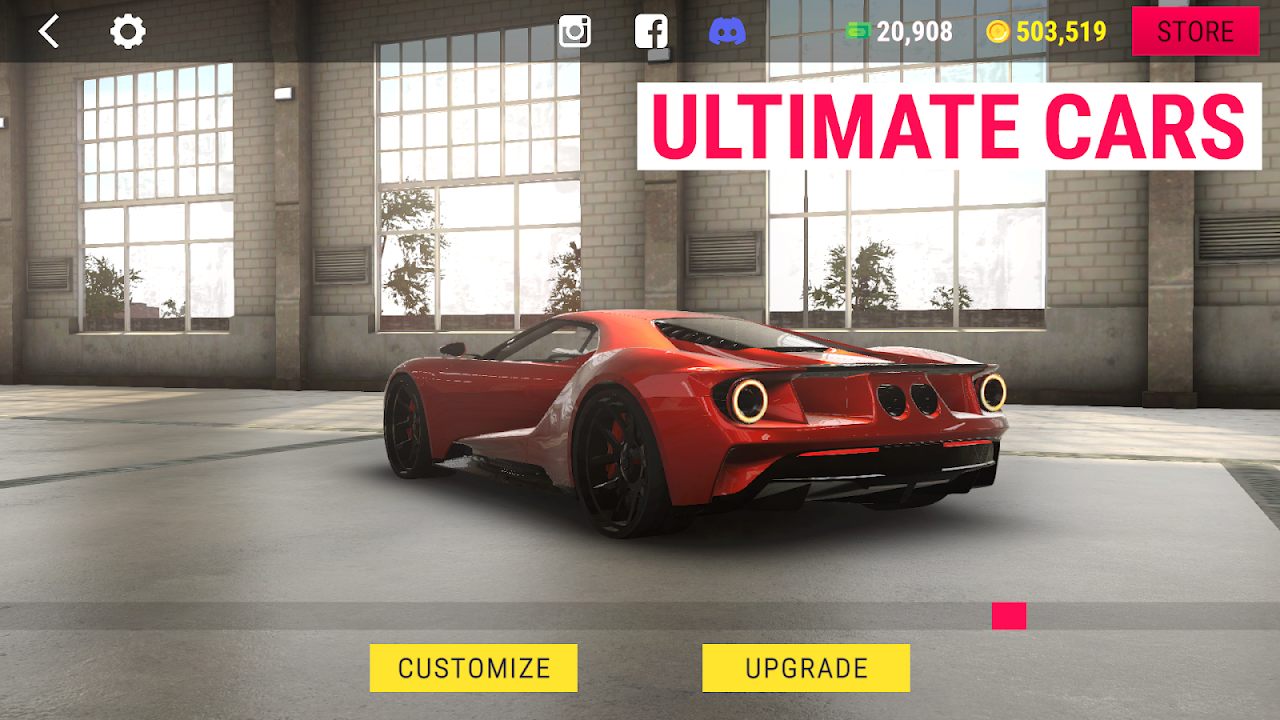Tap the back arrow to exit garage
Image resolution: width=1280 pixels, height=720 pixels.
48,31
